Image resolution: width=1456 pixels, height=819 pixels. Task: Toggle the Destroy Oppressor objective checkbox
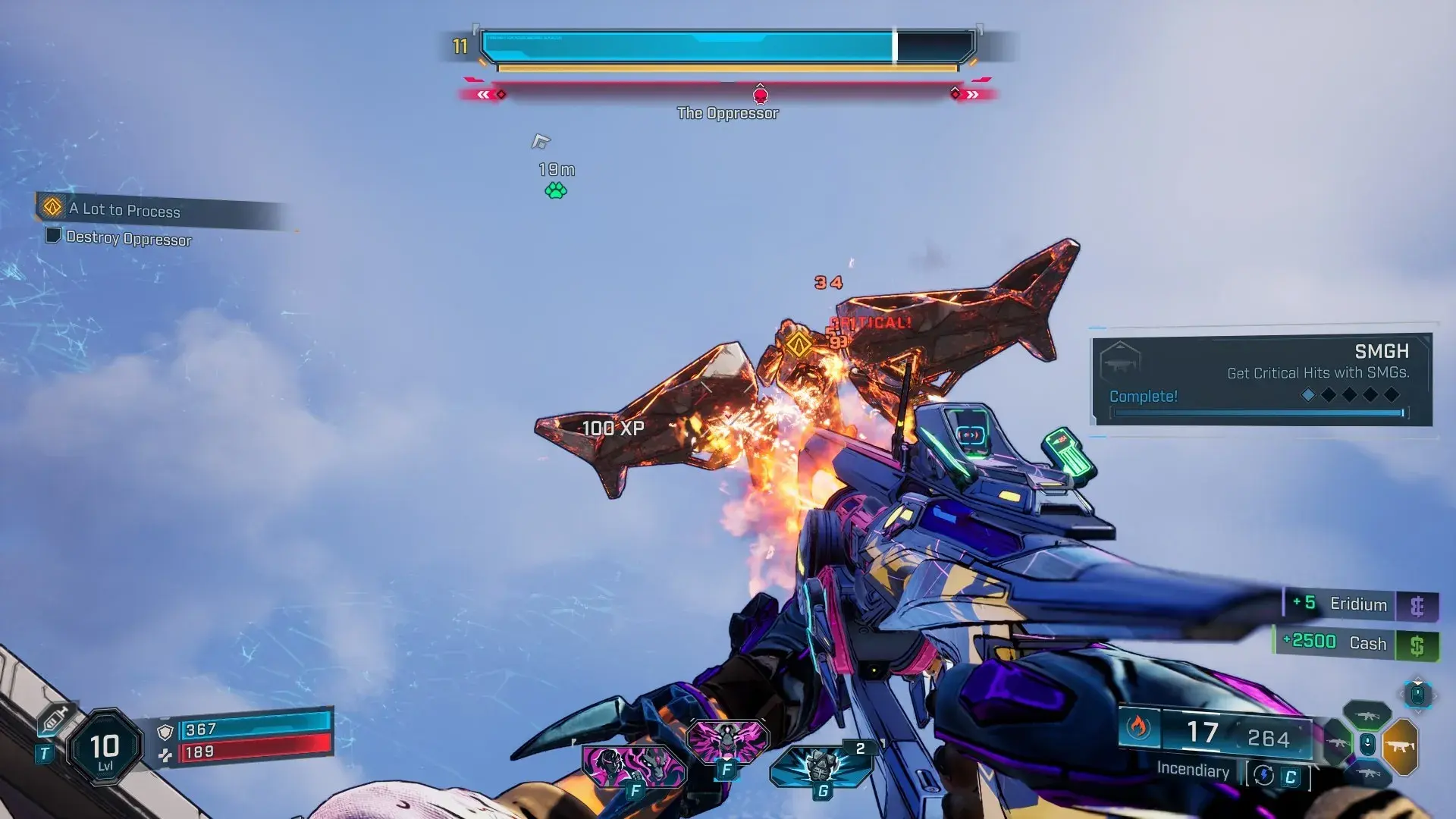coord(53,235)
